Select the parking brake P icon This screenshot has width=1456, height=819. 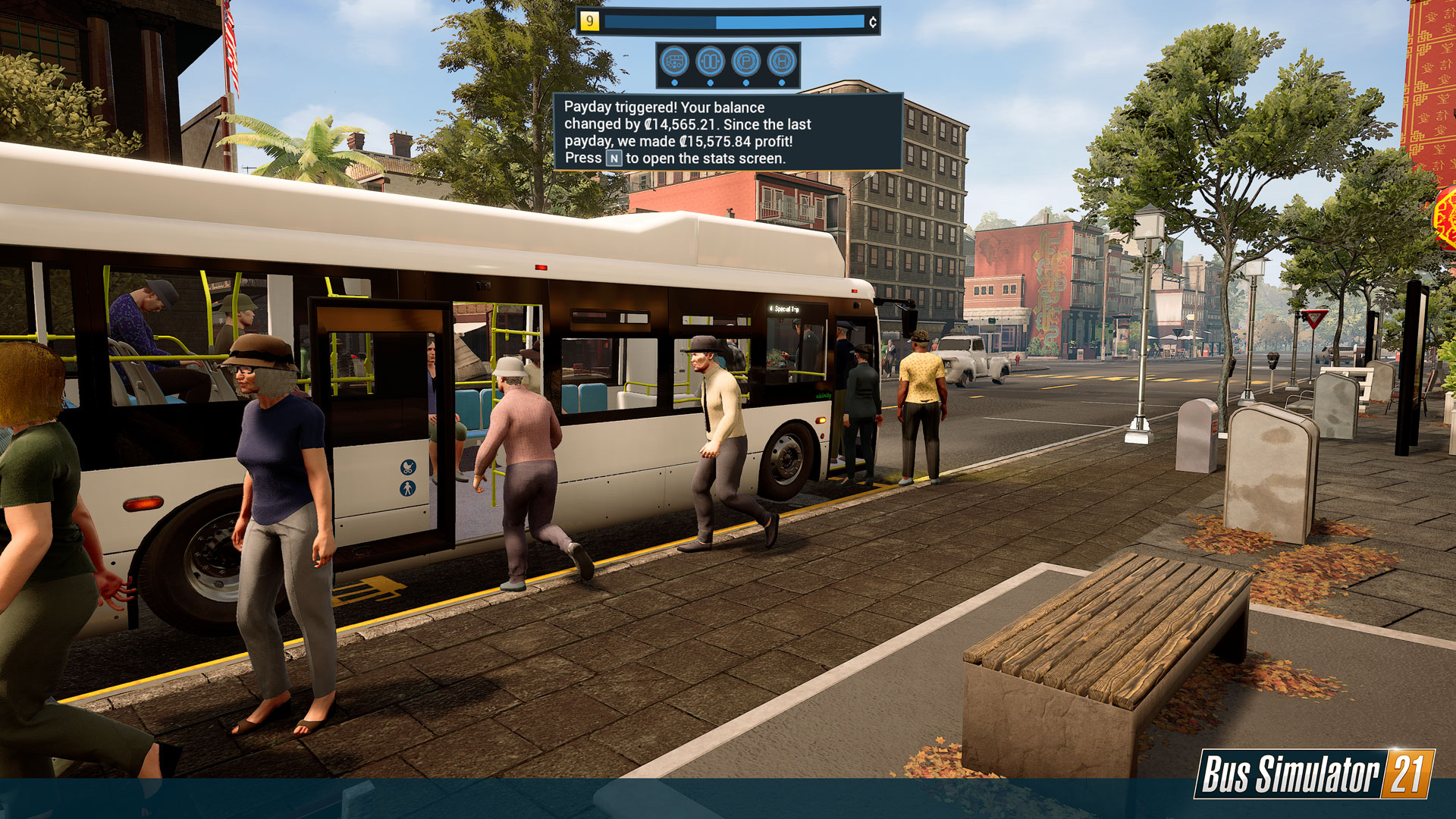pyautogui.click(x=746, y=61)
